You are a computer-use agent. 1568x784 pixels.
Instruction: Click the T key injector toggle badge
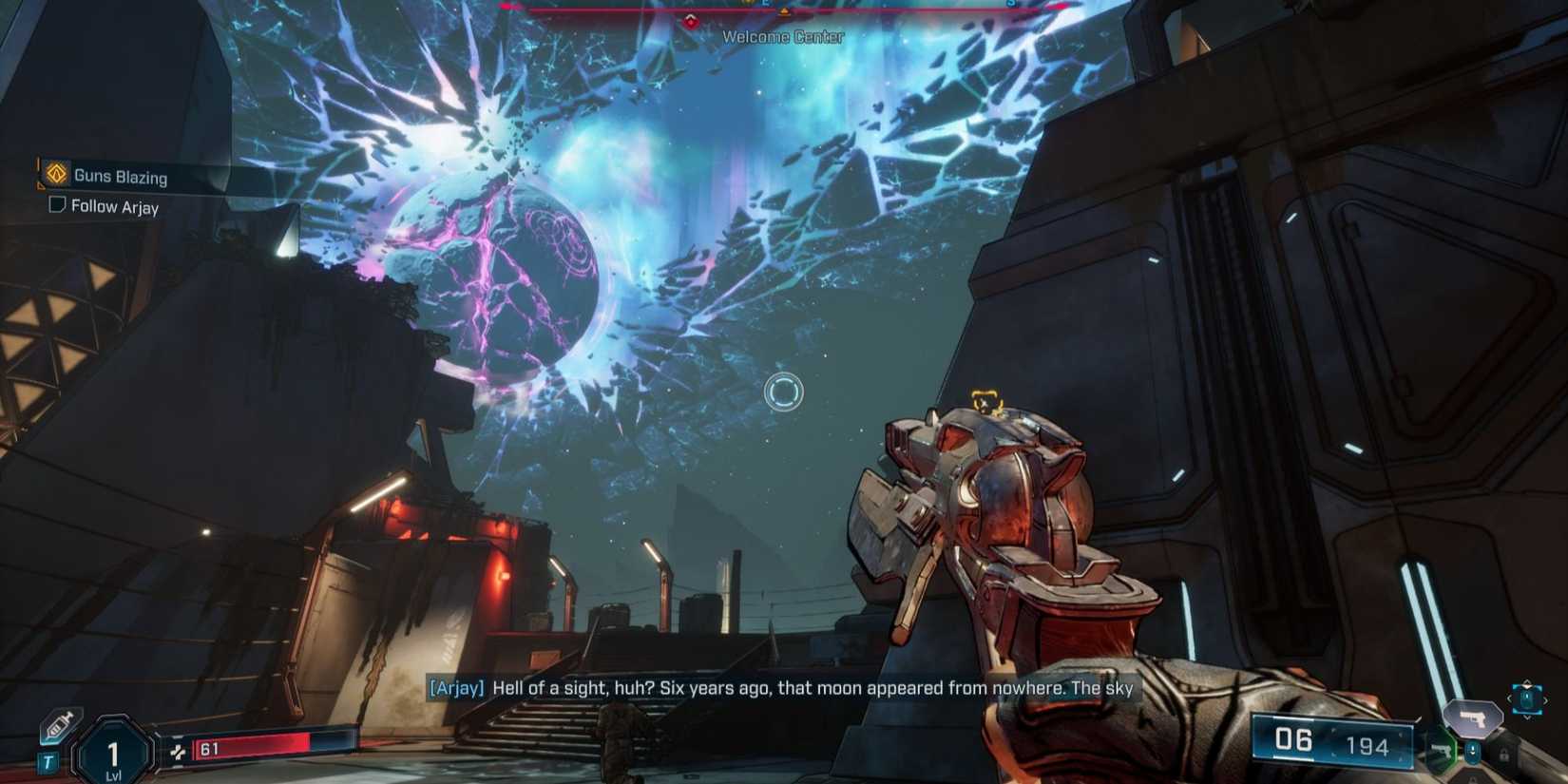tap(48, 760)
